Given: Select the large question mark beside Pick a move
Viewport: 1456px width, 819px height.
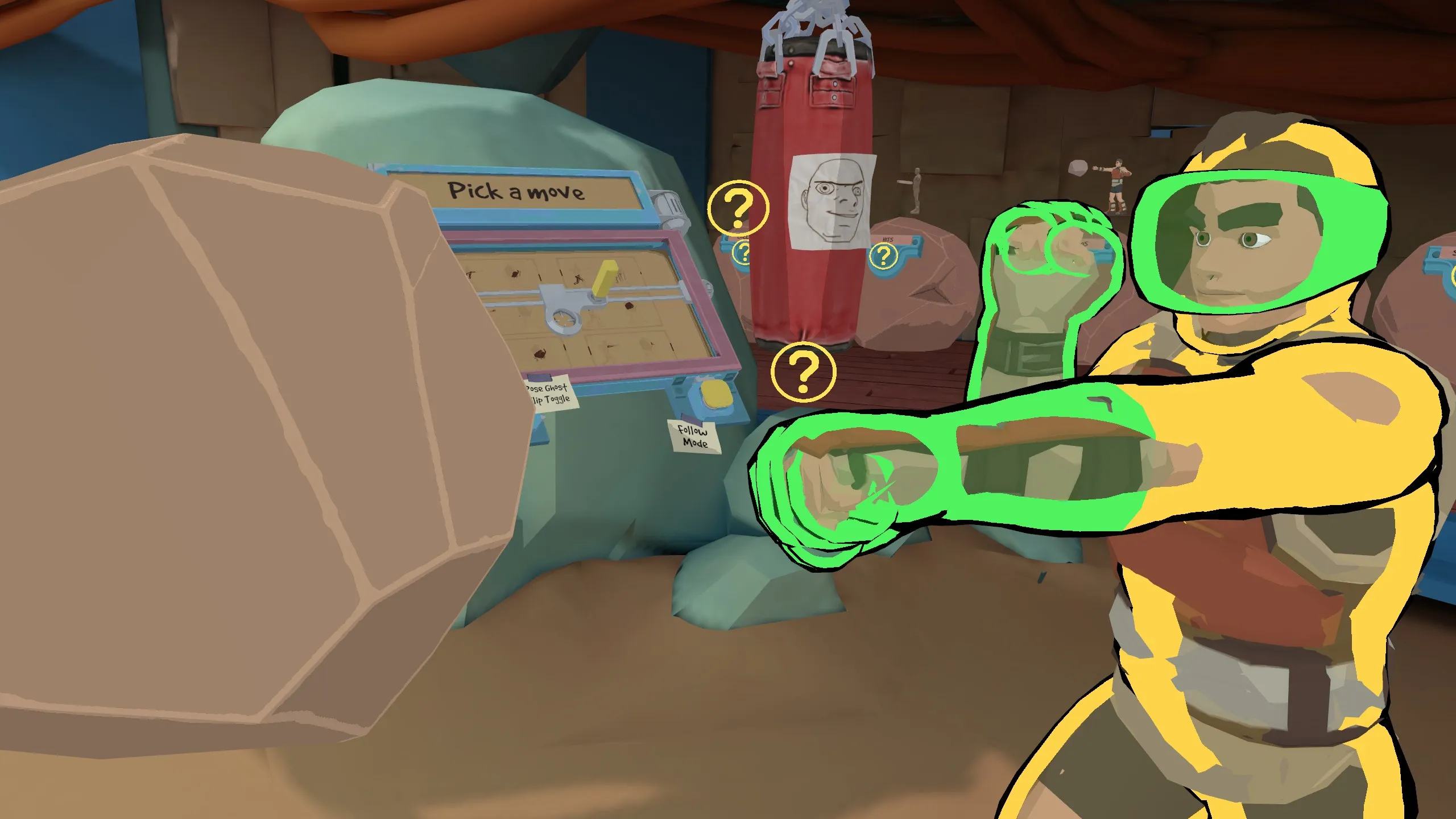Looking at the screenshot, I should coord(738,208).
